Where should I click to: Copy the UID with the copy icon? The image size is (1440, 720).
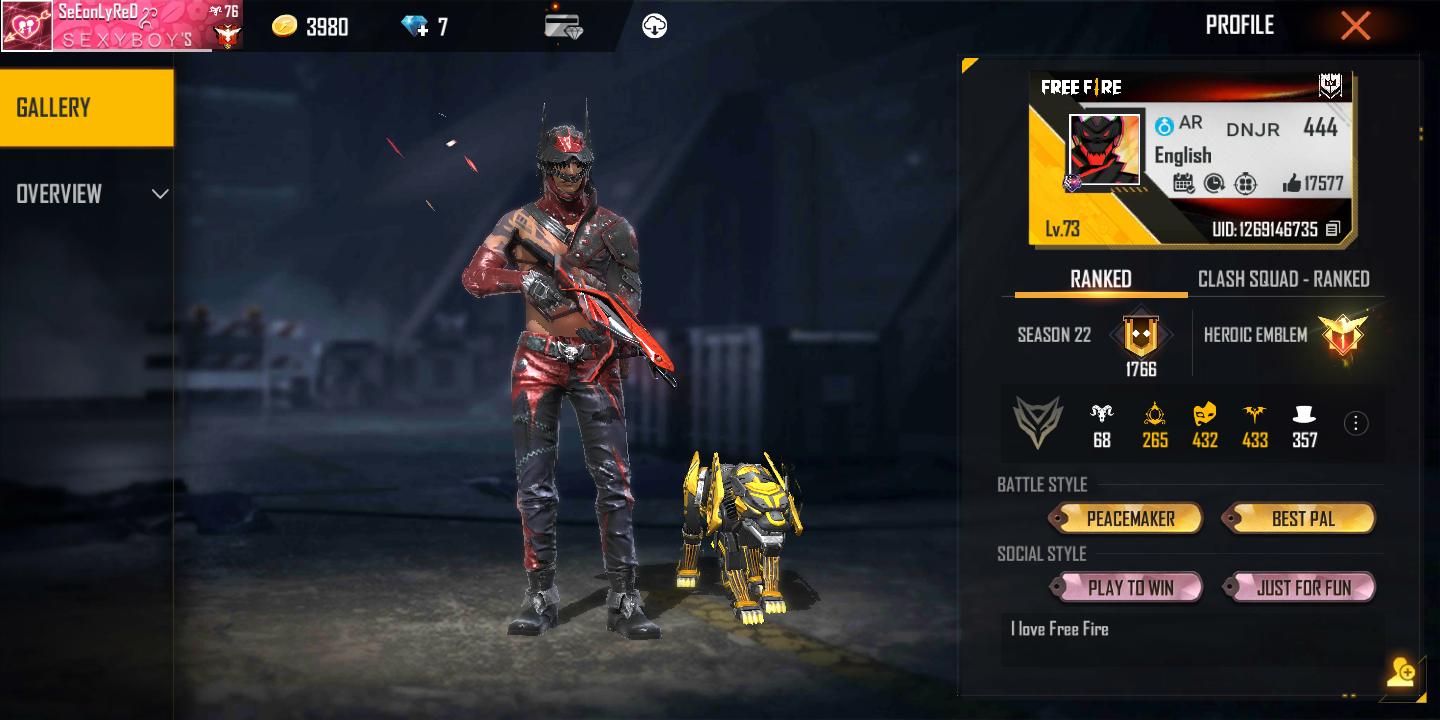tap(1332, 229)
